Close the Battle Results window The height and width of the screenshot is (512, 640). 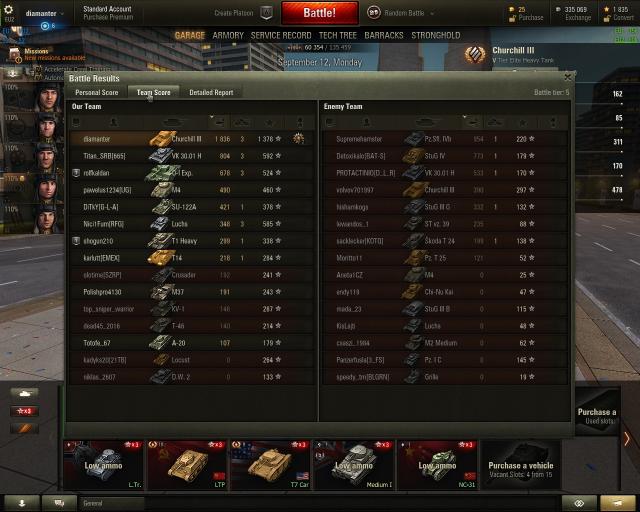568,77
